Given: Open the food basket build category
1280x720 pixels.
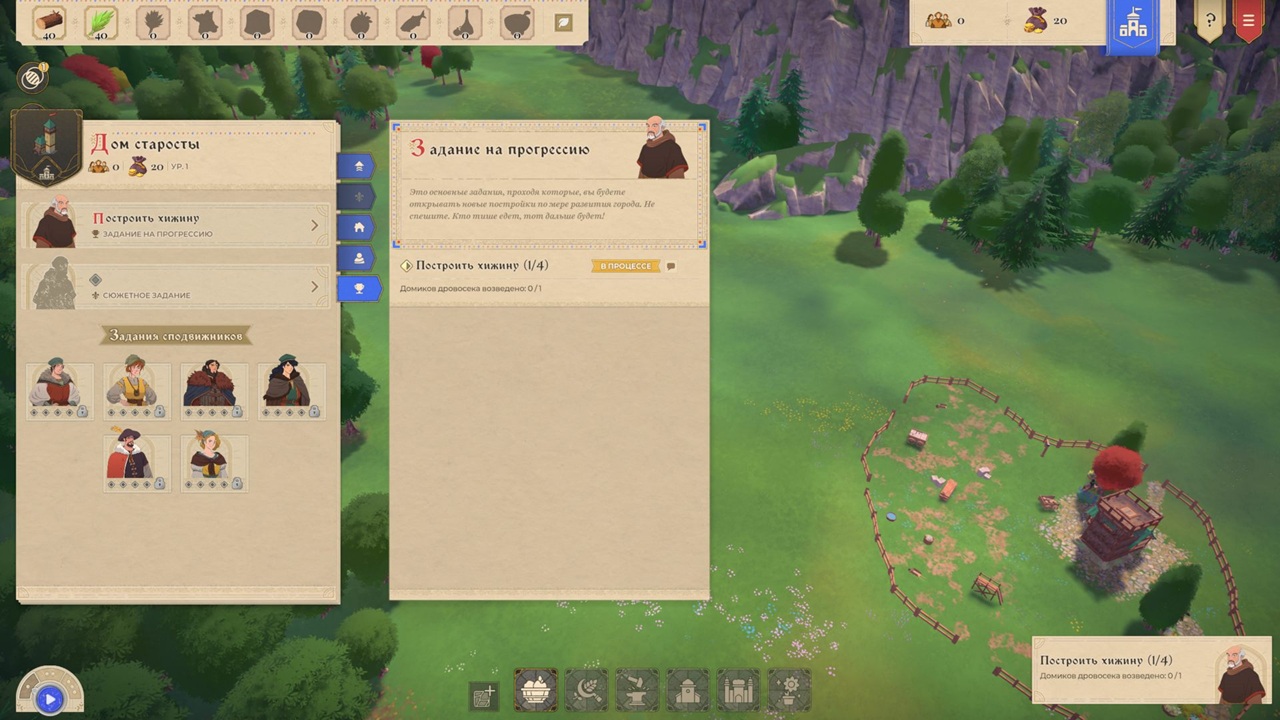Looking at the screenshot, I should (x=536, y=690).
